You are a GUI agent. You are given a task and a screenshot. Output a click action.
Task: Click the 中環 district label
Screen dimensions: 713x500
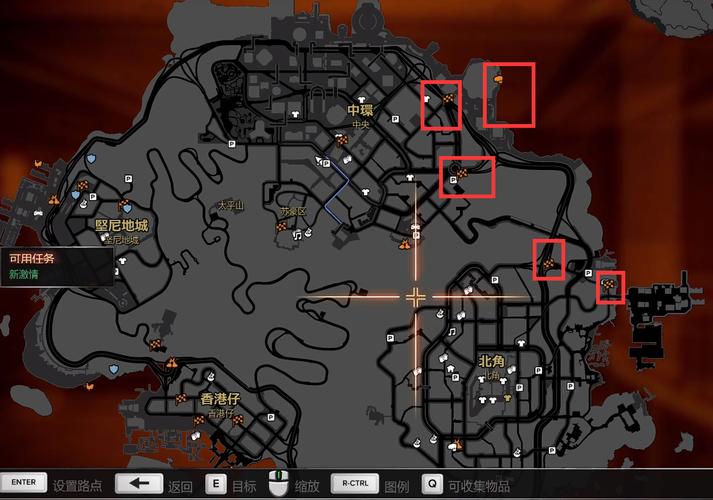click(360, 110)
